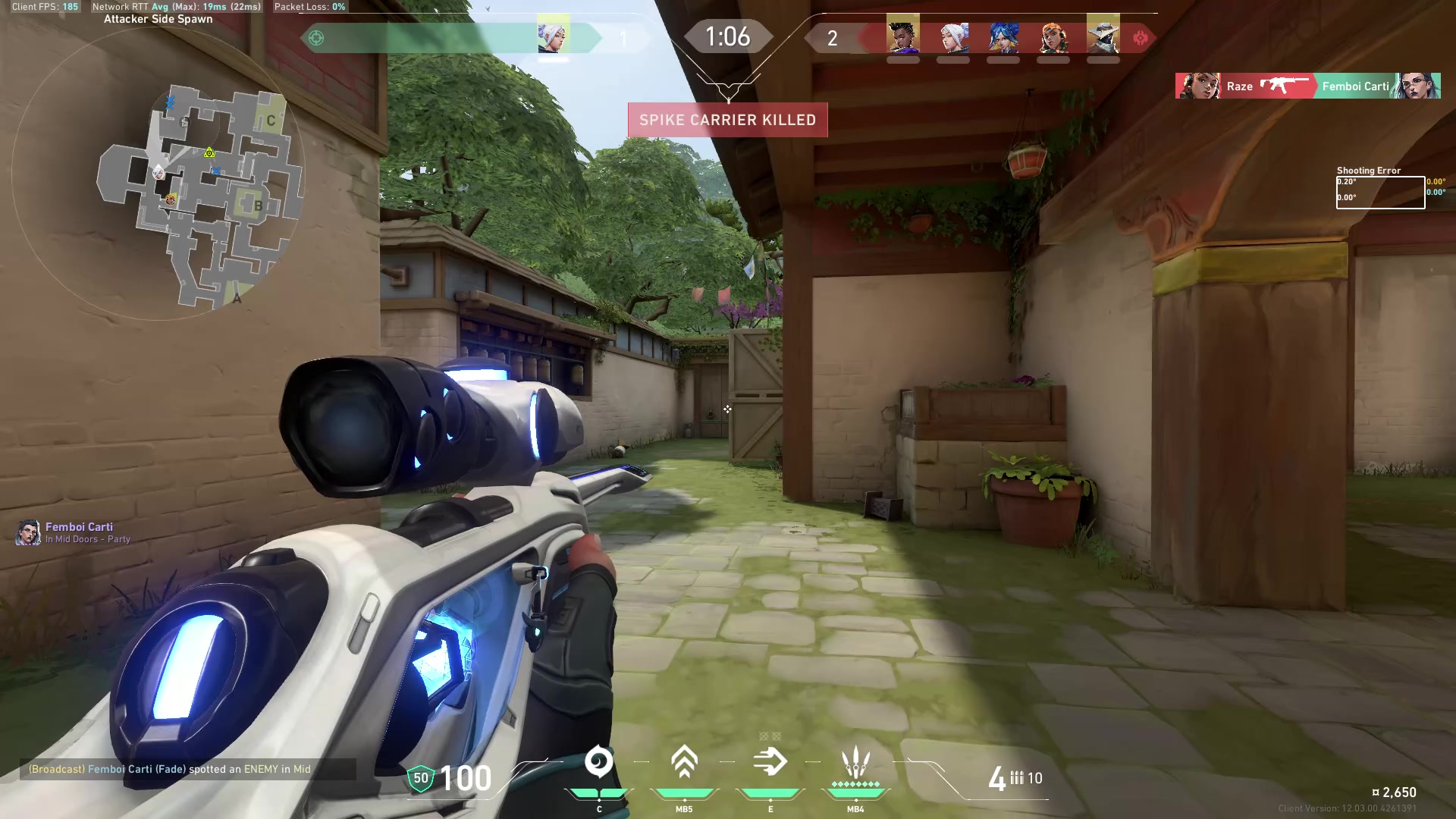This screenshot has height=819, width=1456.
Task: Click the Shooting Error graph box
Action: [1380, 193]
